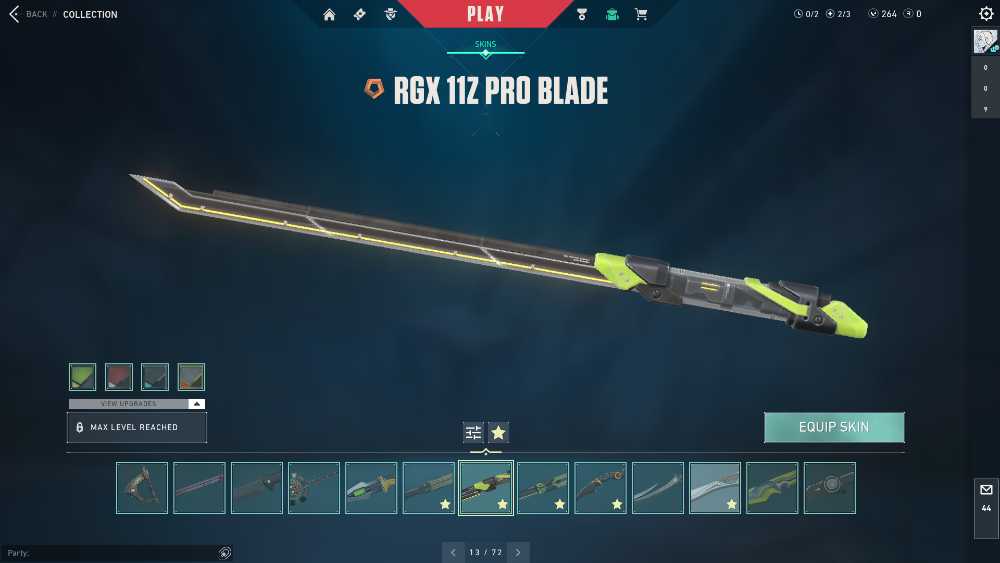
Task: Open the store shopping cart icon
Action: 641,14
